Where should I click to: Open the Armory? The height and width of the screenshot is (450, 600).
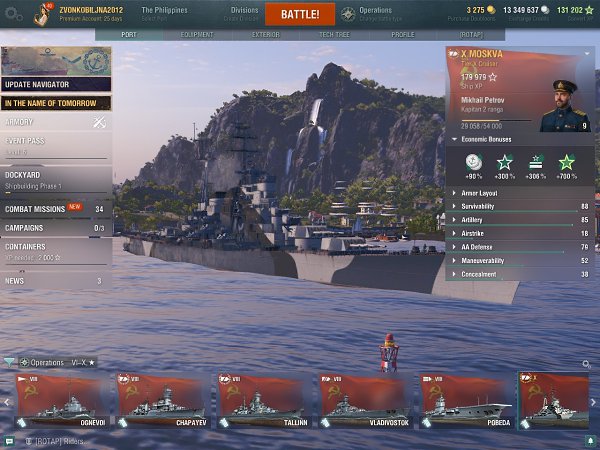(x=55, y=122)
